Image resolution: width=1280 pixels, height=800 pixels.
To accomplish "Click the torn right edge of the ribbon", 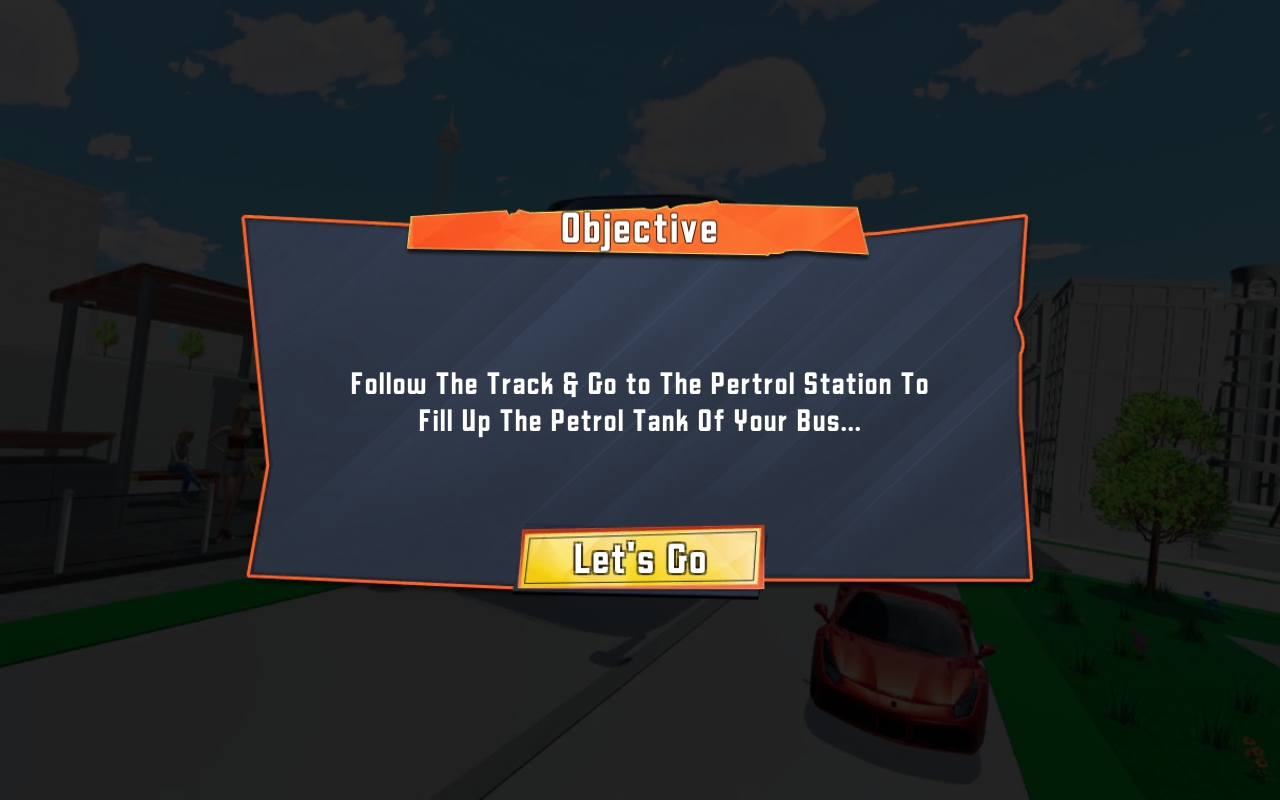I will [x=863, y=230].
